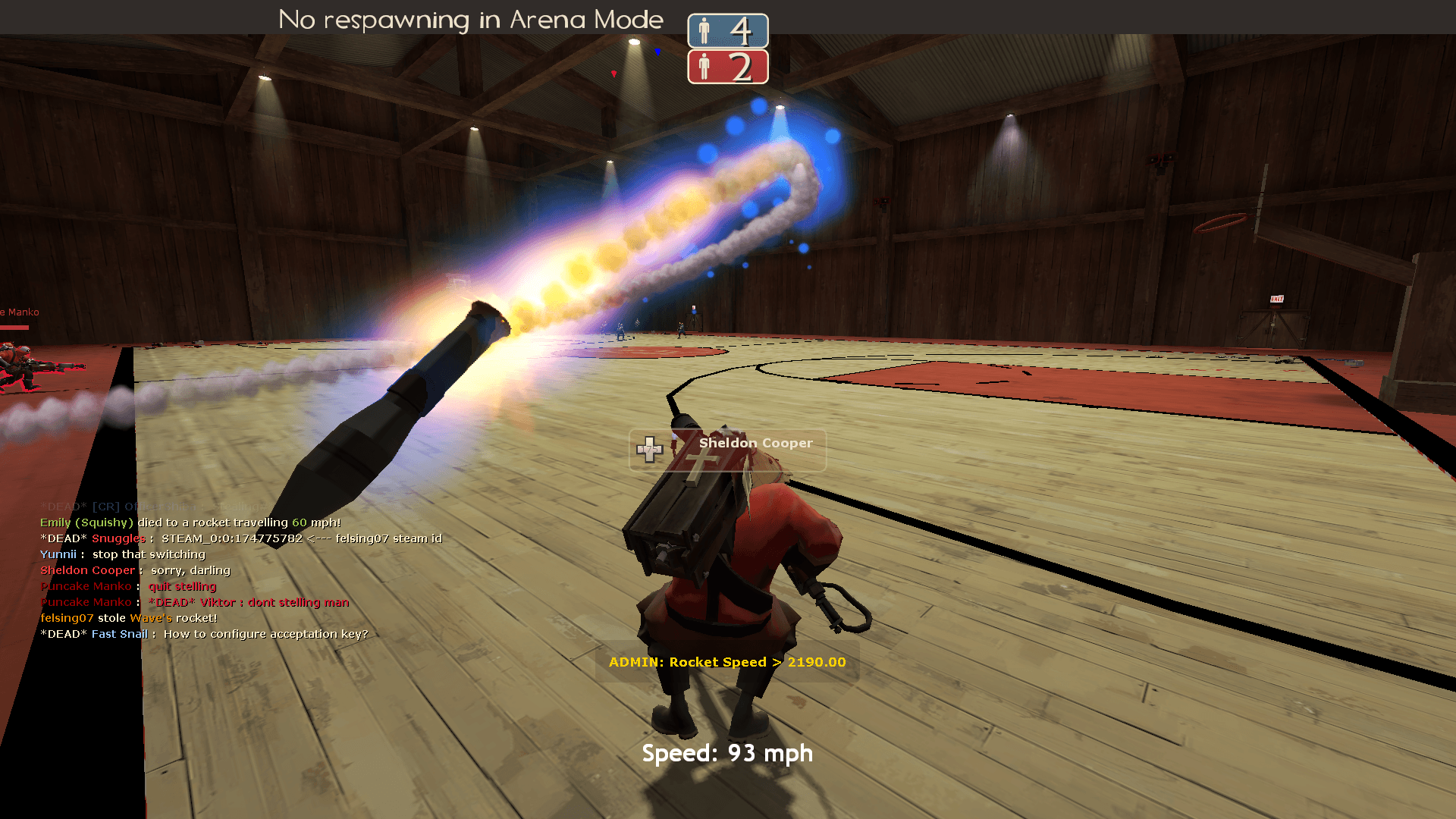Select Yunnii's "stop that switching" chat line
Viewport: 1456px width, 819px height.
(148, 554)
